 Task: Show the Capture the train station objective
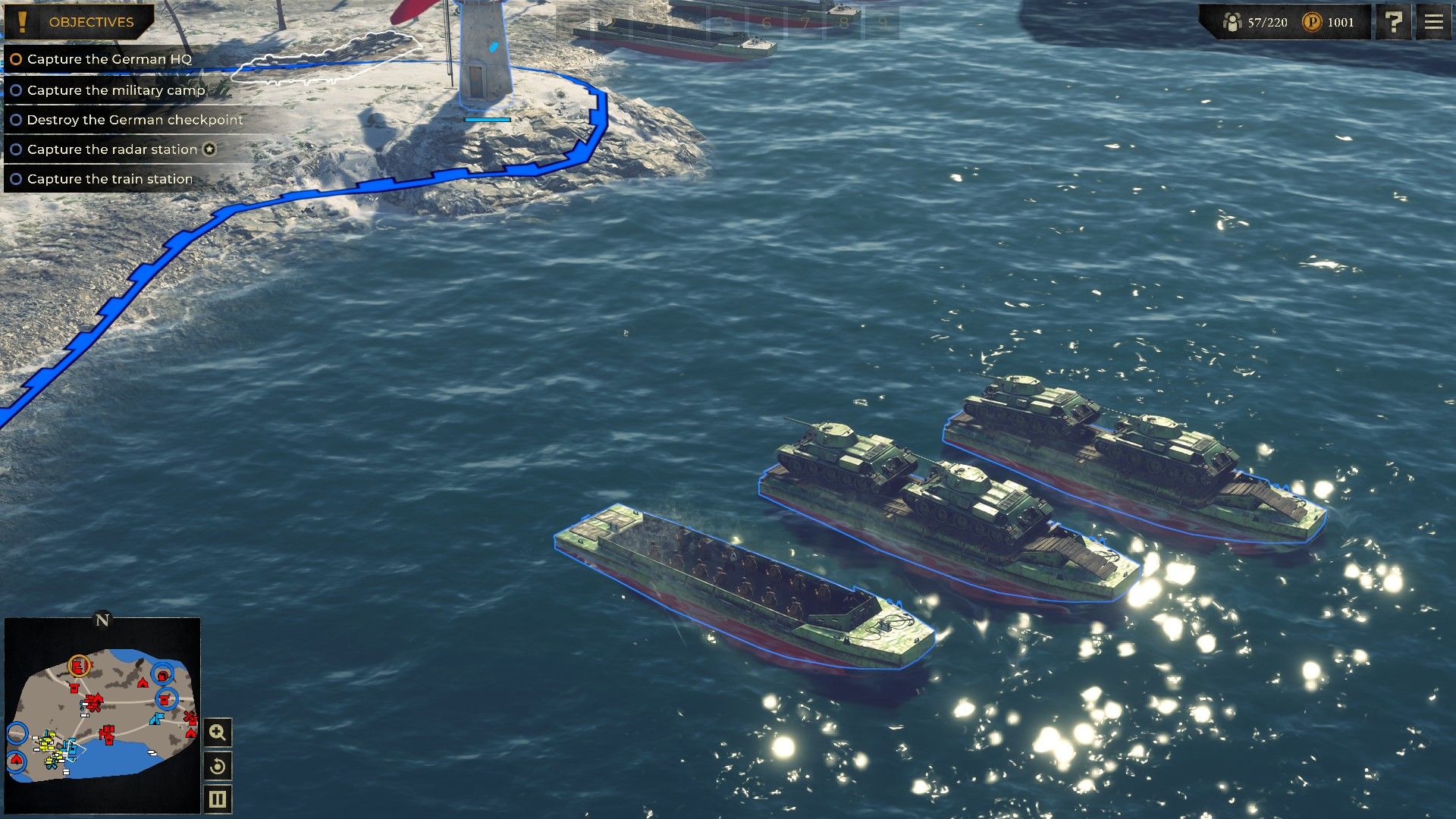[x=109, y=179]
